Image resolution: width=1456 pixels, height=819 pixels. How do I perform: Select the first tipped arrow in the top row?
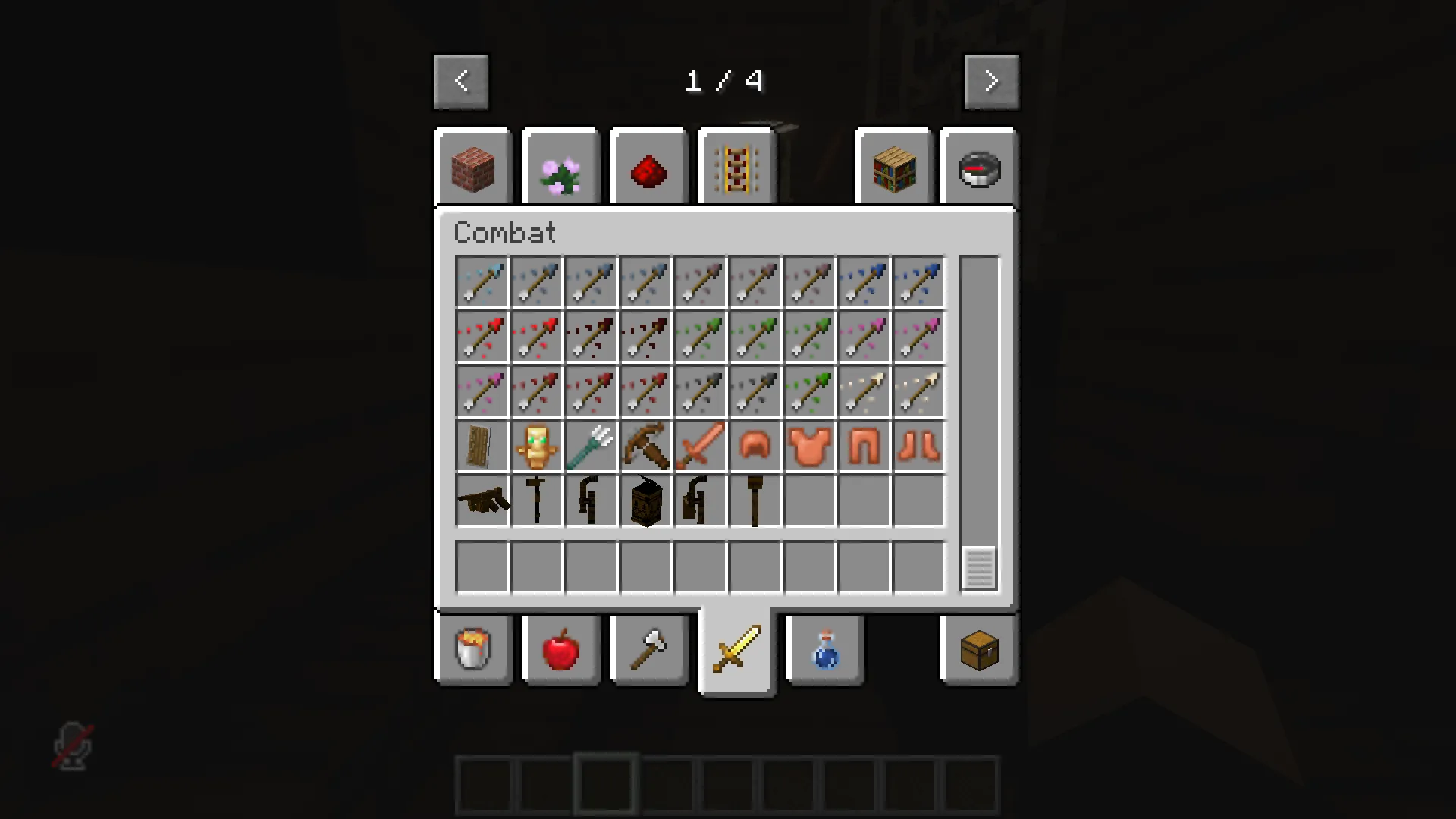click(x=482, y=281)
